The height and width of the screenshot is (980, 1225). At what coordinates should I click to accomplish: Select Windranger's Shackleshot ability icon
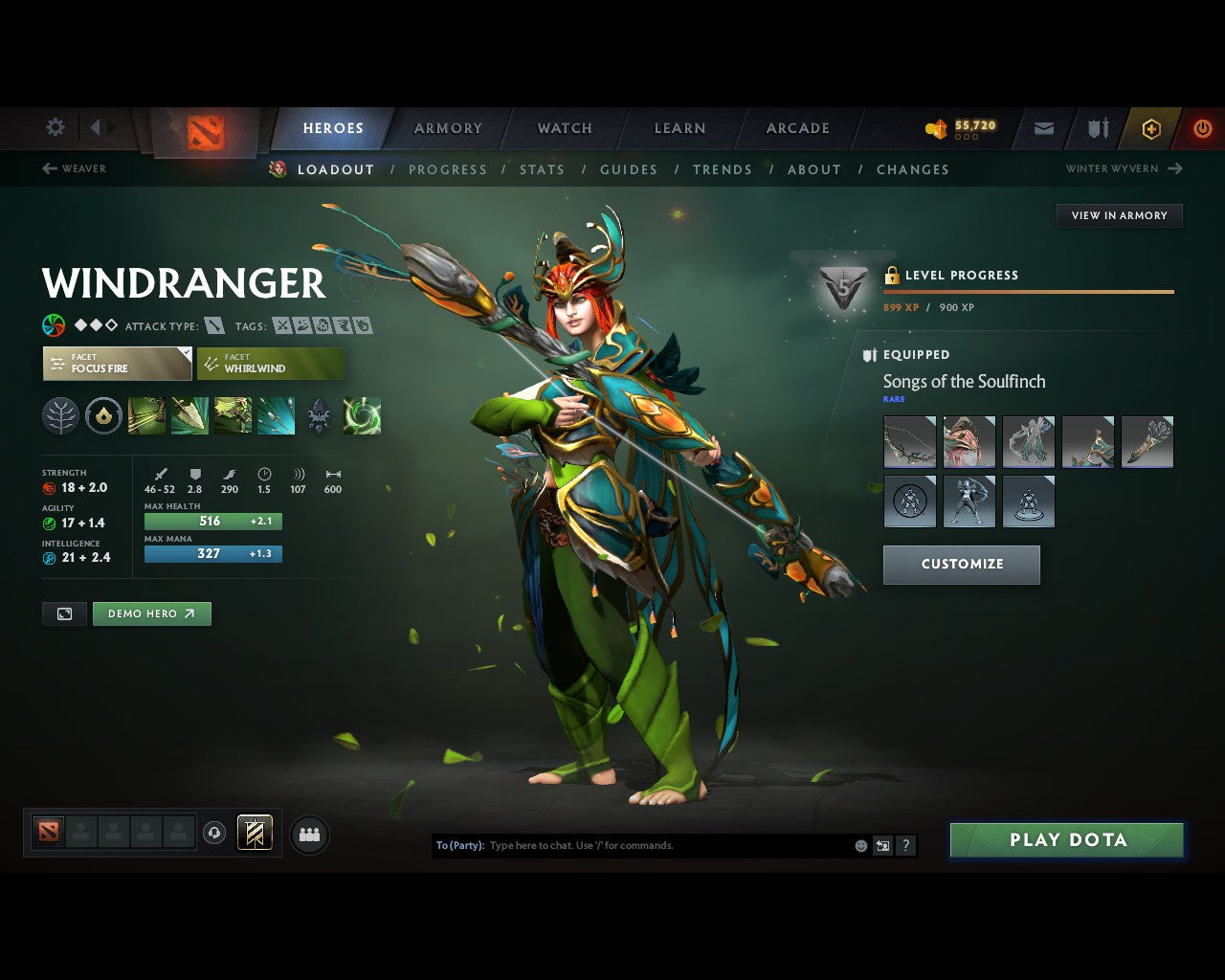pos(146,414)
